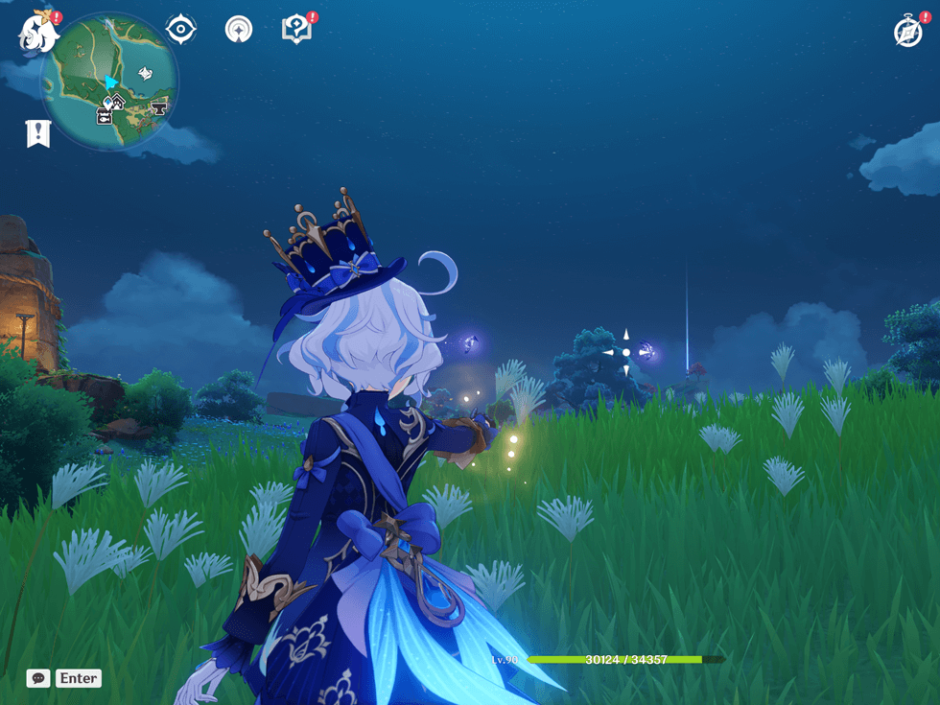Open the wish star icon
This screenshot has width=940, height=705.
[x=239, y=29]
